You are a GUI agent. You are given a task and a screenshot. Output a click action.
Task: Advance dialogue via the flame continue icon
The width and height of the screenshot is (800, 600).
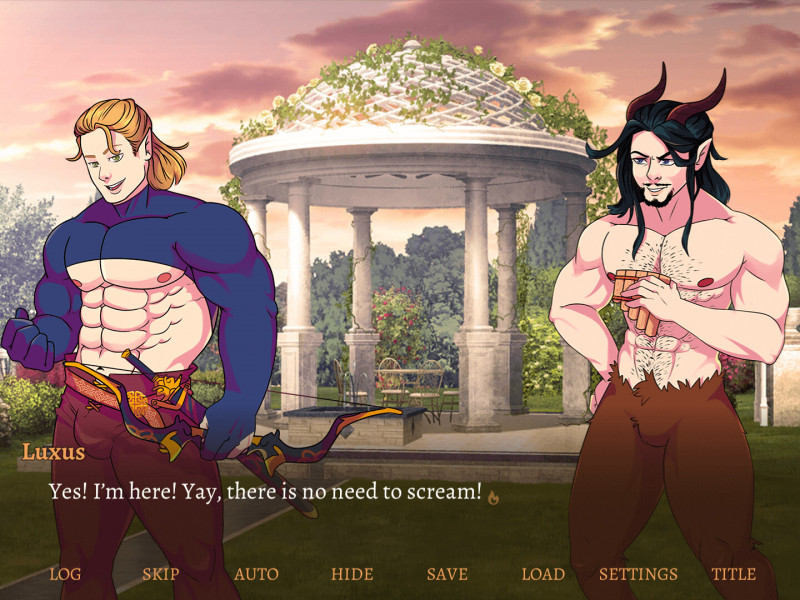(x=493, y=494)
